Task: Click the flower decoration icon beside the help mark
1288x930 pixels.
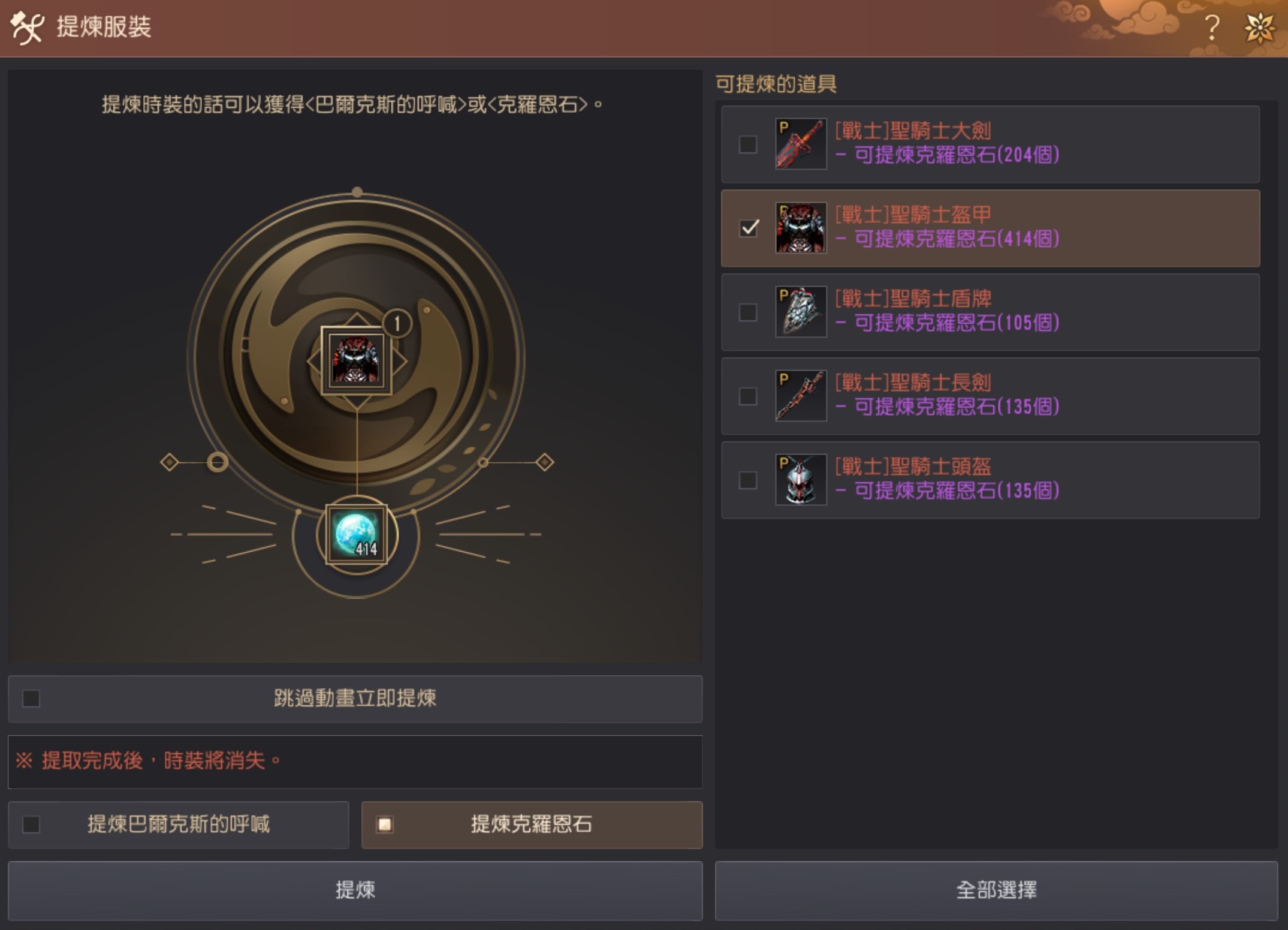Action: coord(1260,26)
